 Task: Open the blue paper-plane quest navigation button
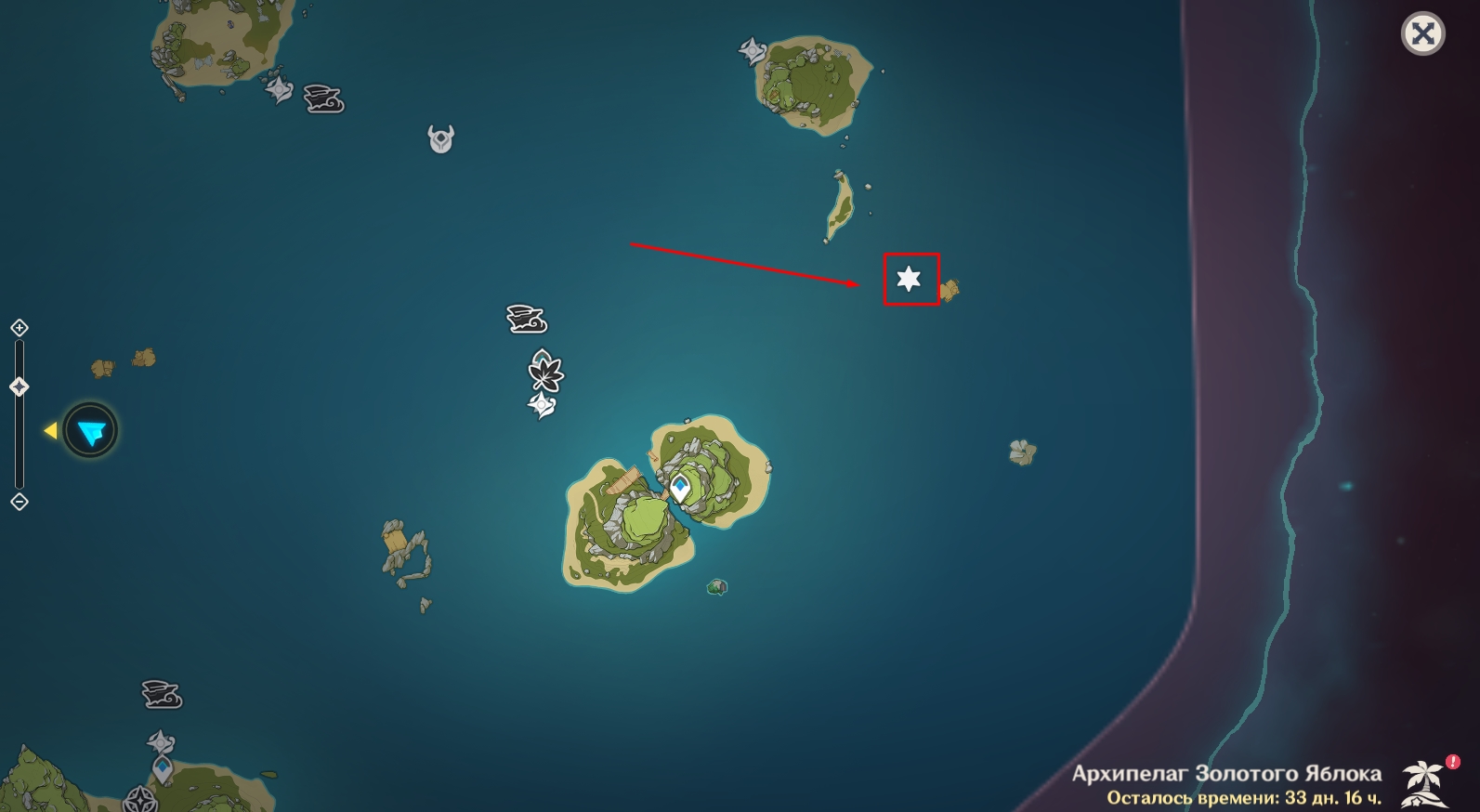pyautogui.click(x=91, y=430)
